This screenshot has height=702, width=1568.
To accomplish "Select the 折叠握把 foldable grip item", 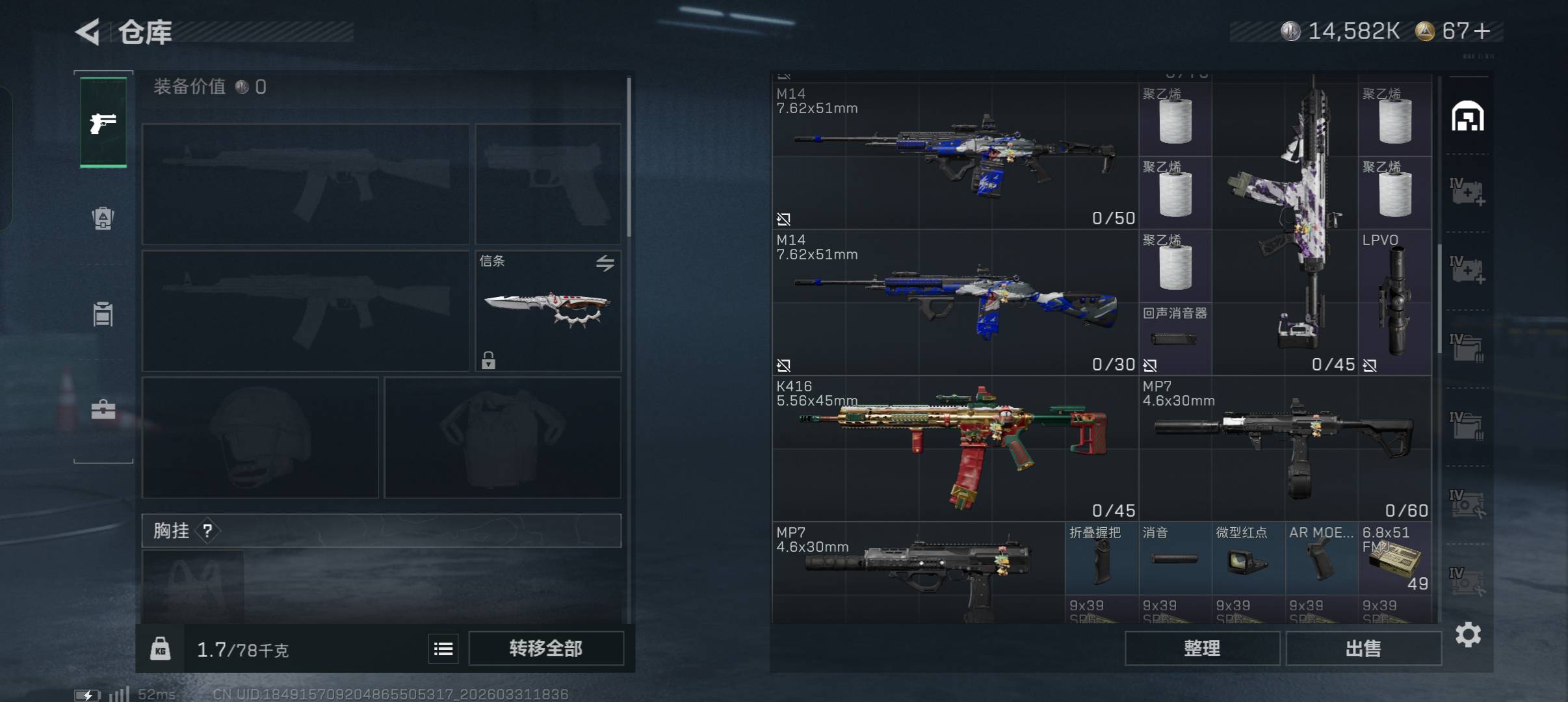I will coord(1101,559).
